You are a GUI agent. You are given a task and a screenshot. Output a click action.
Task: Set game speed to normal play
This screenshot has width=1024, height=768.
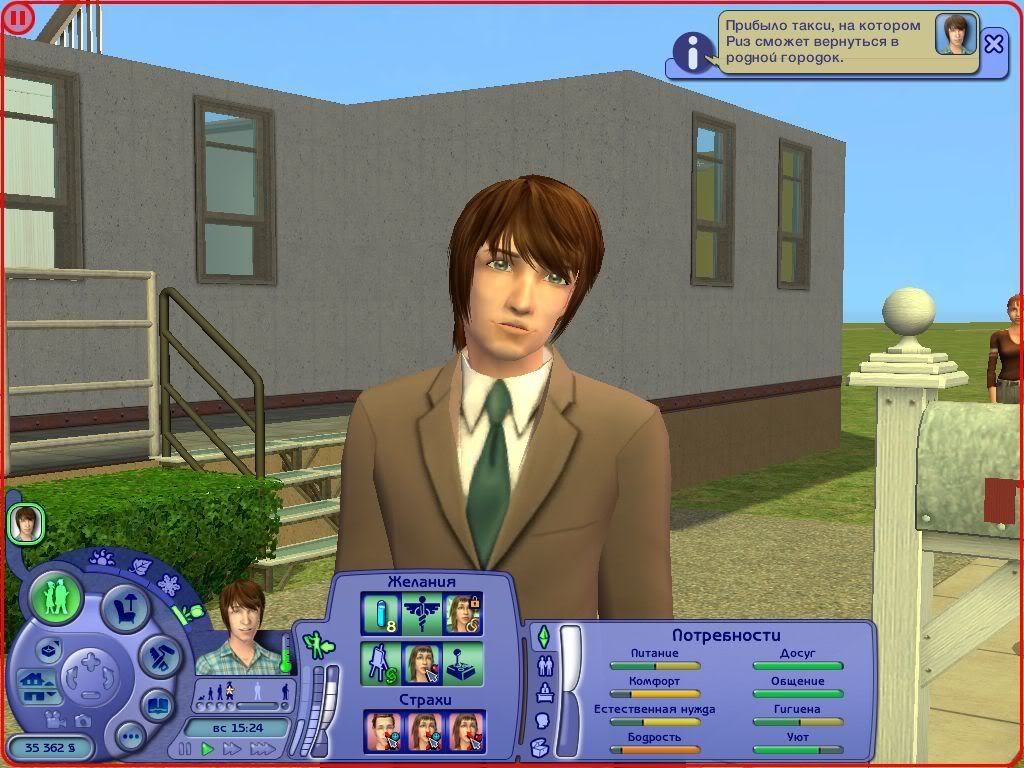(208, 749)
